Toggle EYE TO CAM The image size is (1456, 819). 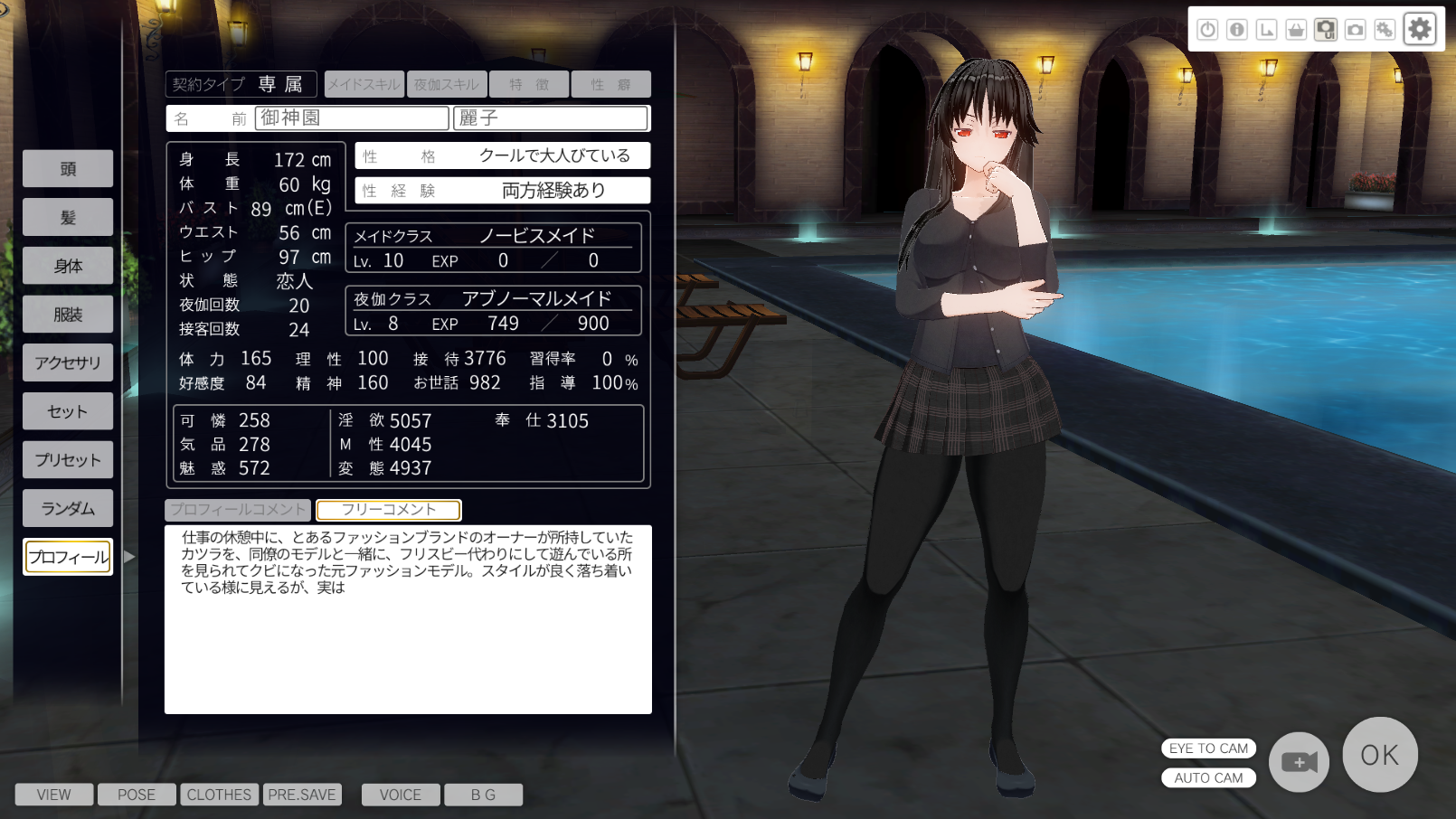(1208, 748)
